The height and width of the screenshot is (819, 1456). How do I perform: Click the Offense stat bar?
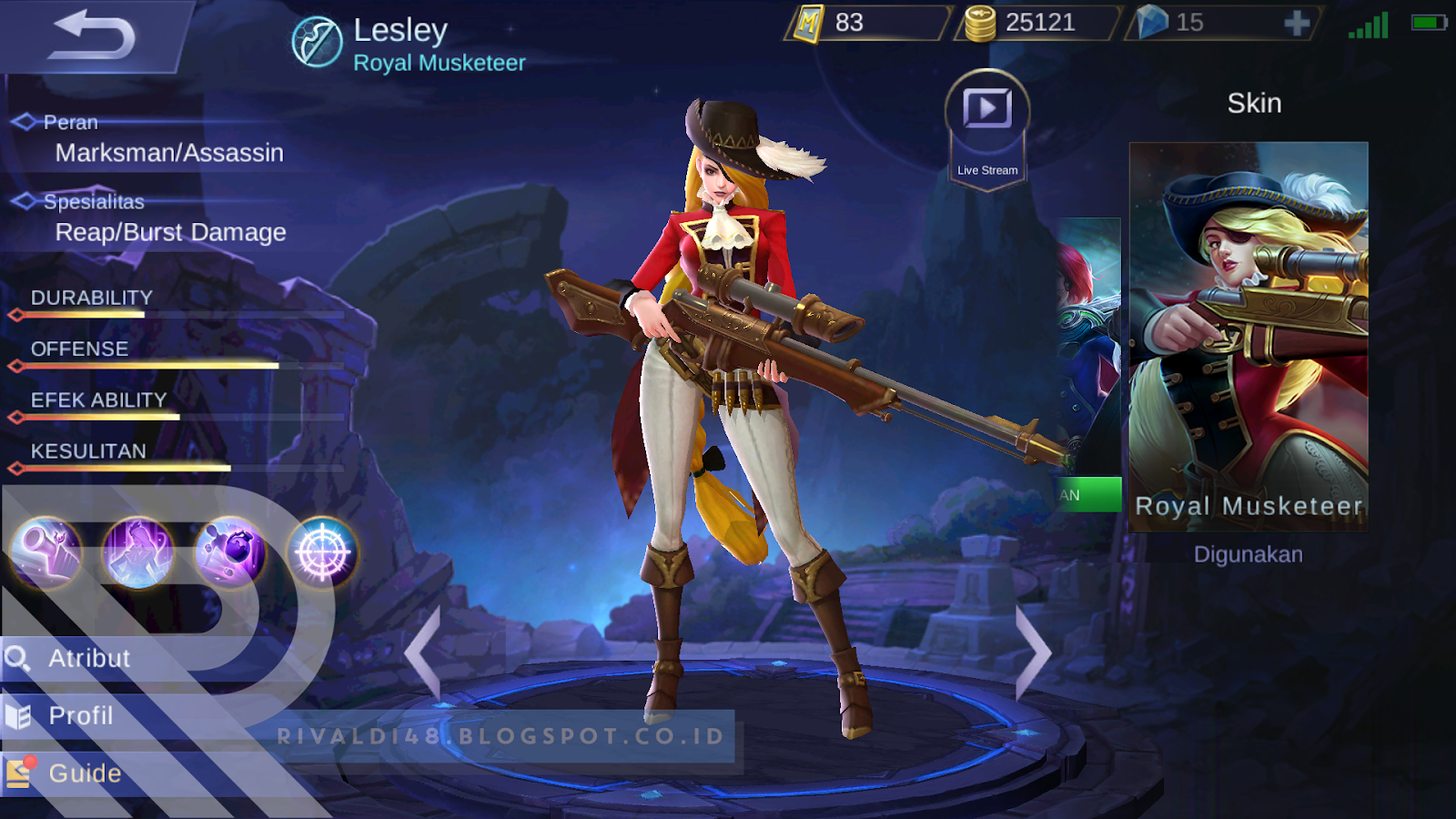click(x=146, y=363)
